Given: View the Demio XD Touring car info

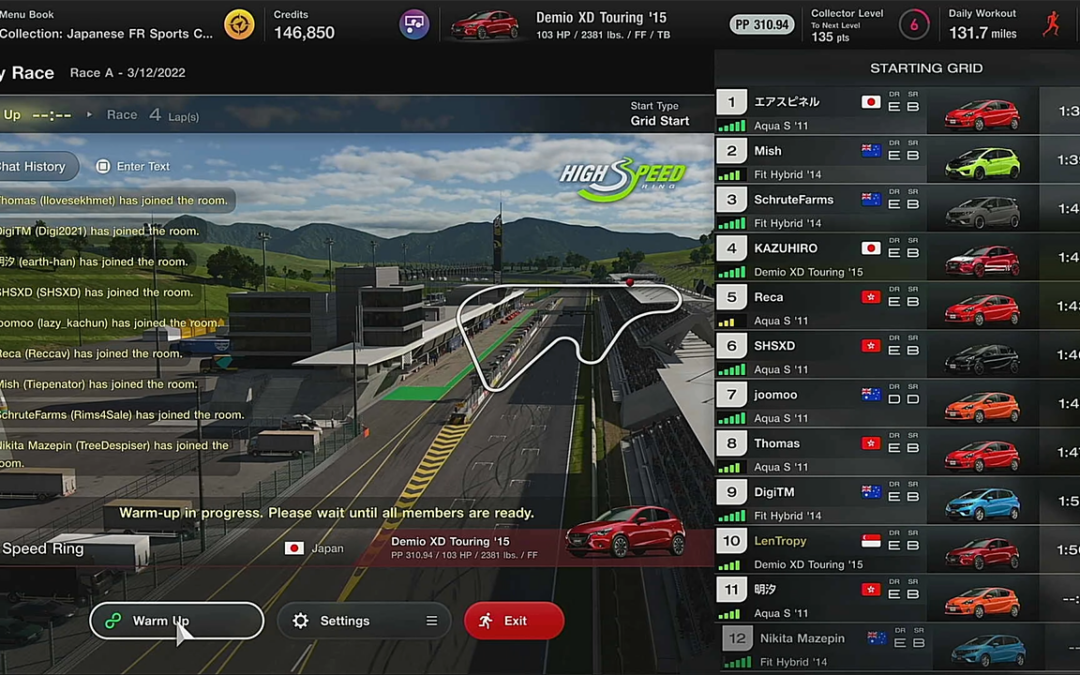Looking at the screenshot, I should pyautogui.click(x=560, y=24).
